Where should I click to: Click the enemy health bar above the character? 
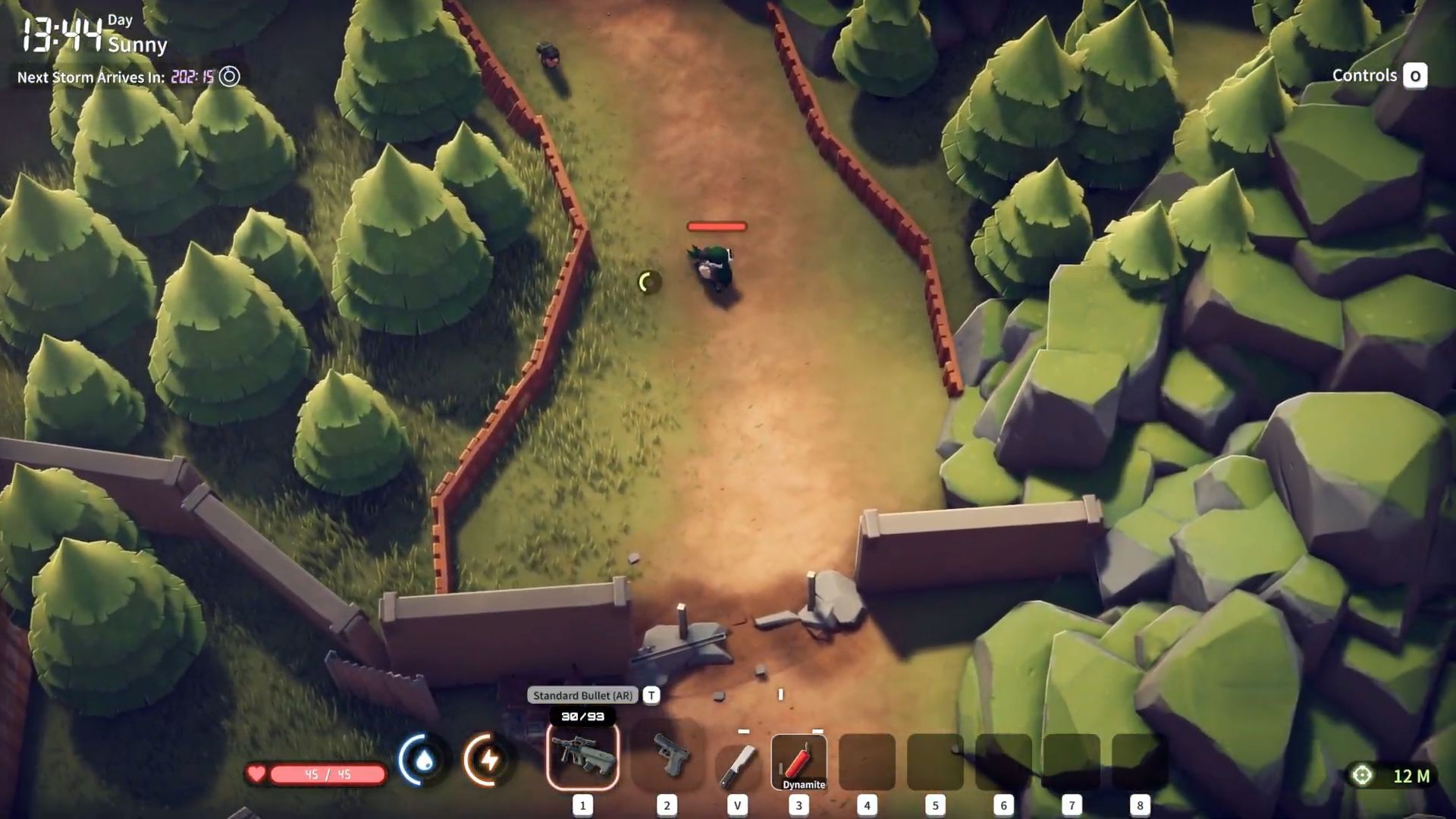click(x=716, y=226)
